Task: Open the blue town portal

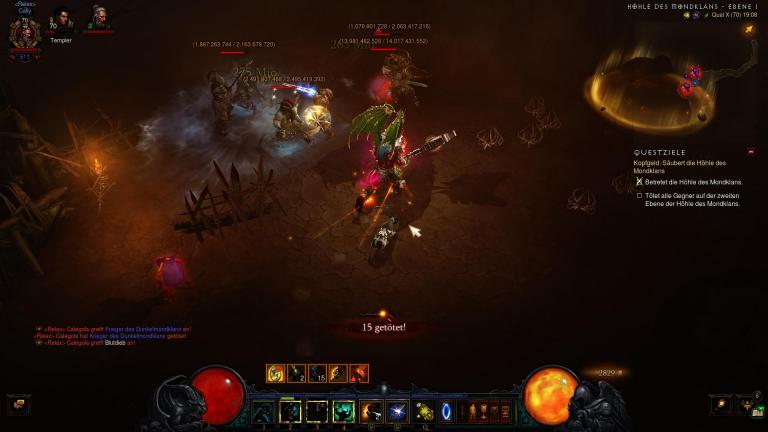Action: click(x=447, y=410)
